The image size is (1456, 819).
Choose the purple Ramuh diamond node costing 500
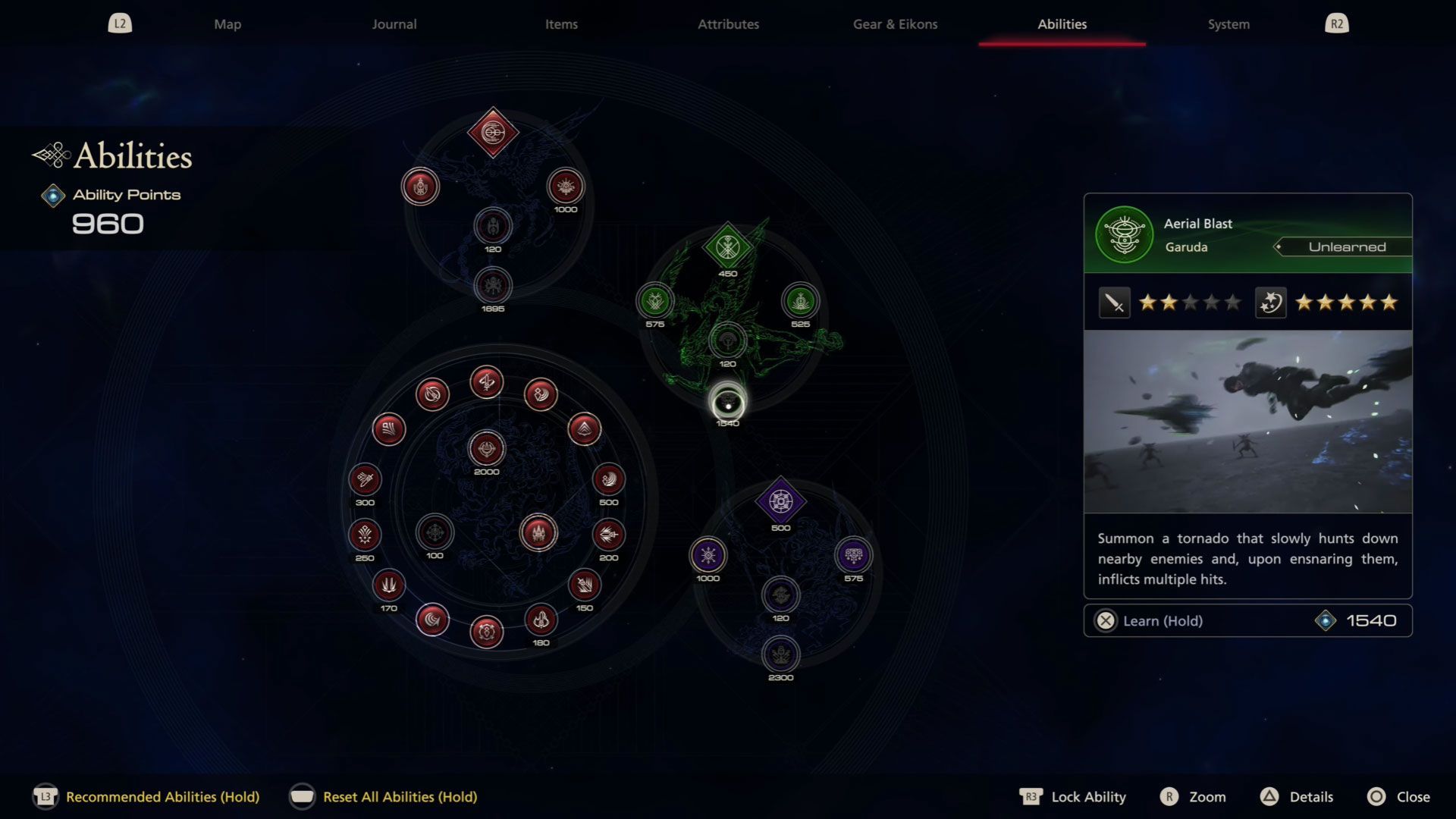[x=781, y=501]
